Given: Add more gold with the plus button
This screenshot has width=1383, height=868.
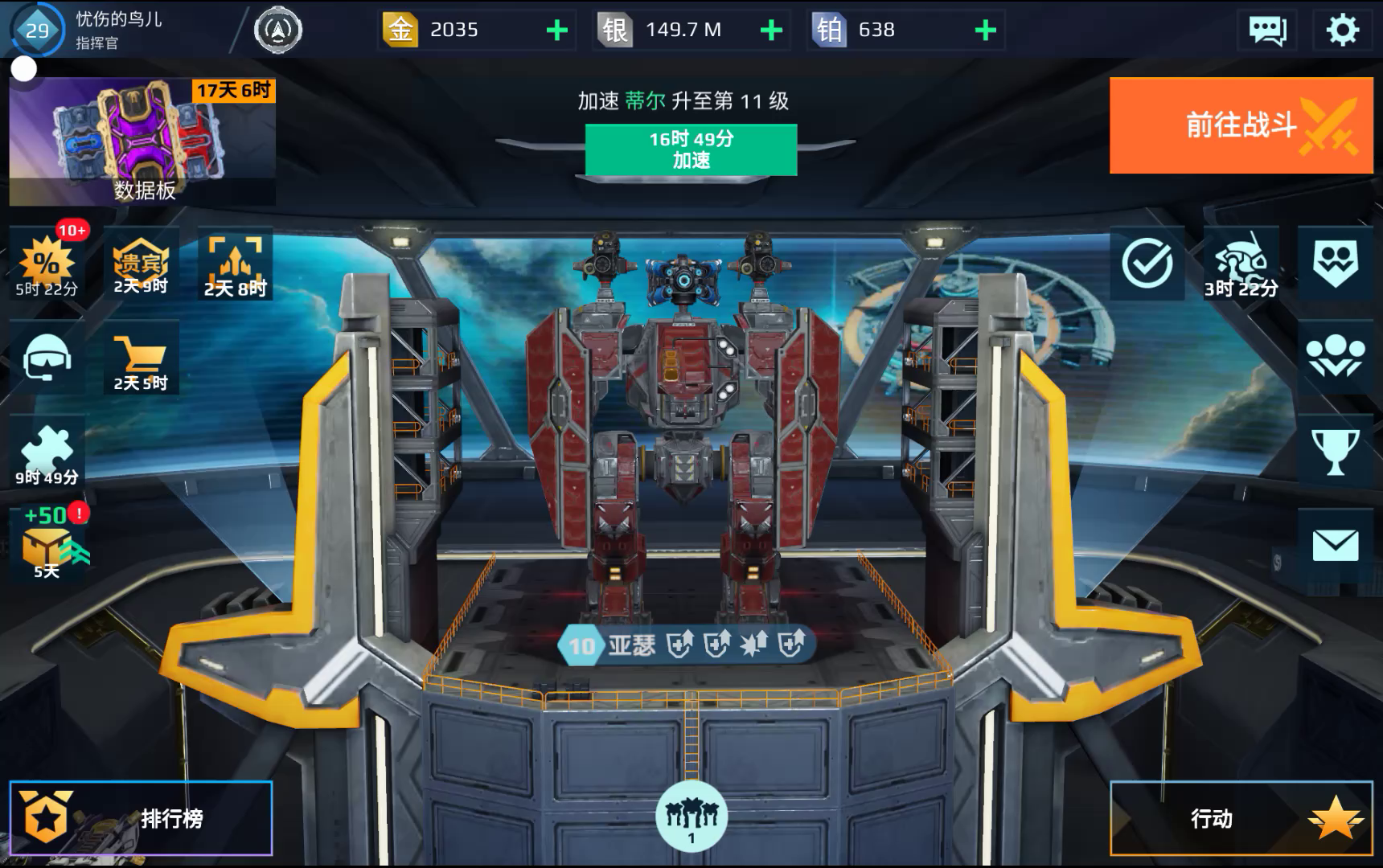Looking at the screenshot, I should coord(556,31).
